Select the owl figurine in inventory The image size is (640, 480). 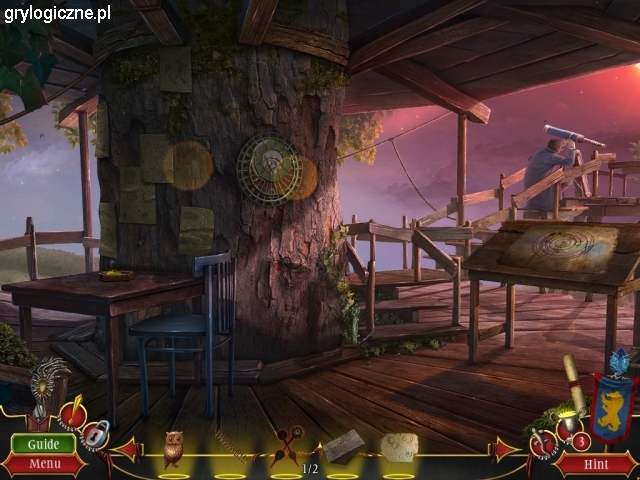(x=173, y=449)
